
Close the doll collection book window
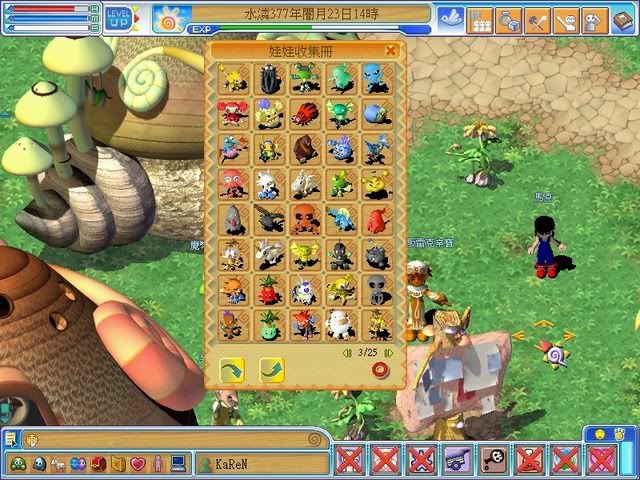(x=391, y=50)
